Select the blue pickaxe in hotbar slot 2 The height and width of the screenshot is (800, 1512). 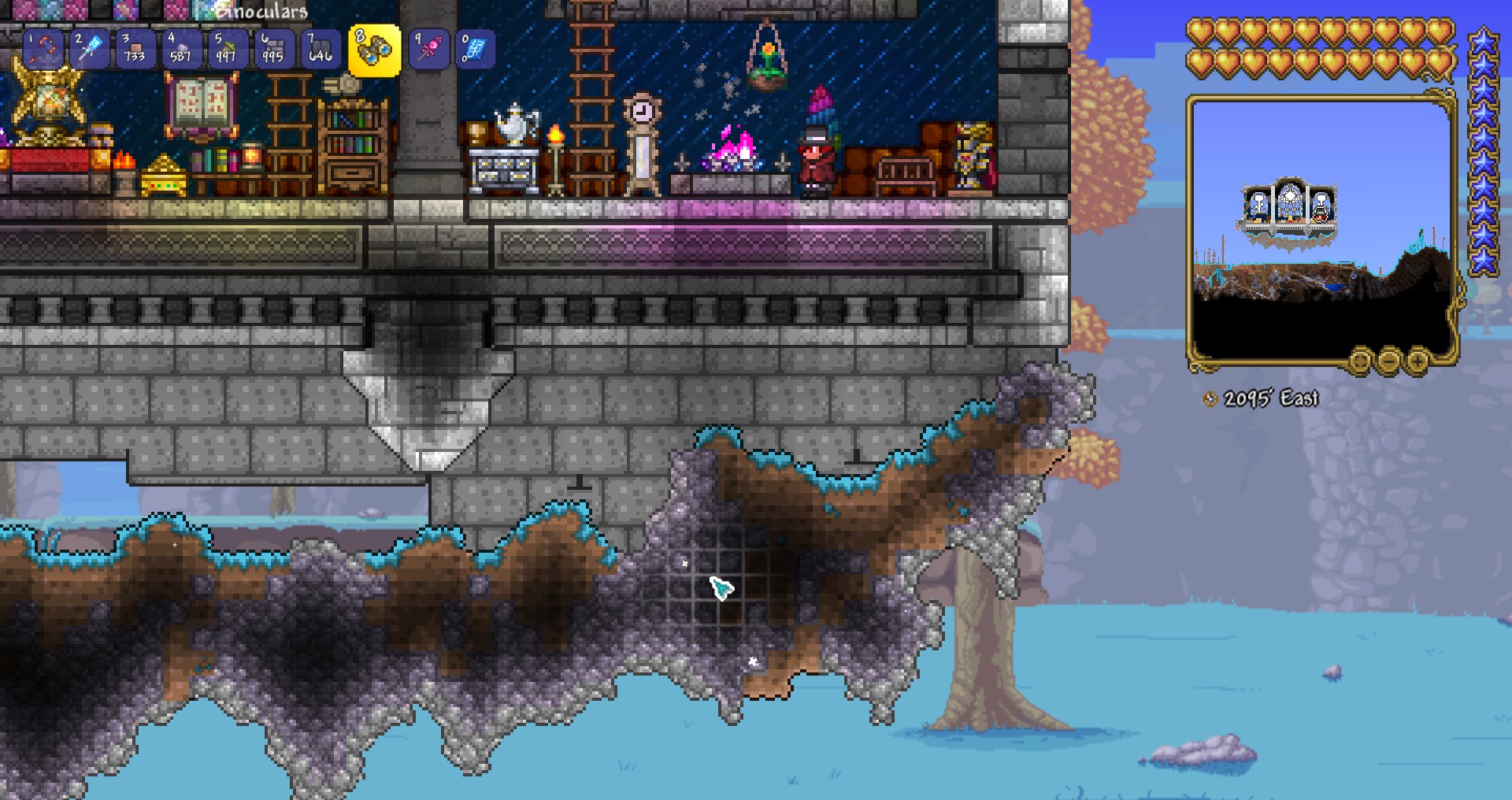89,50
